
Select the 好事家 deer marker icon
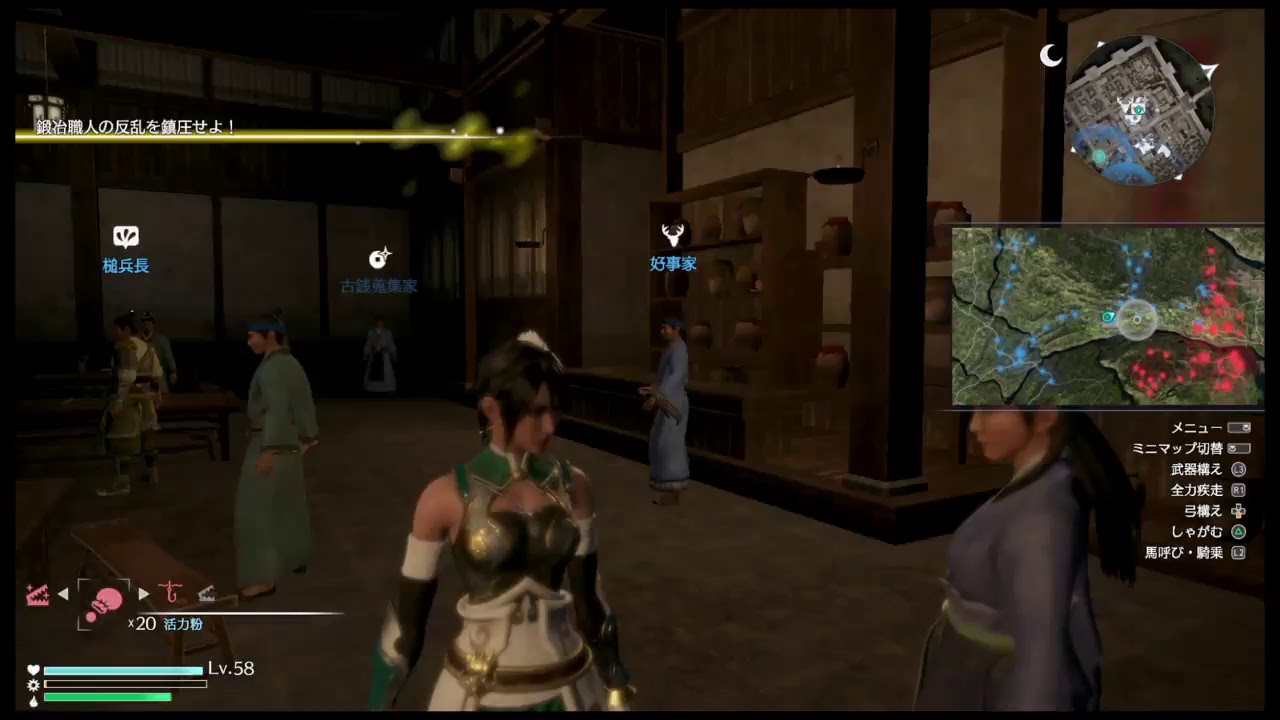click(x=673, y=233)
